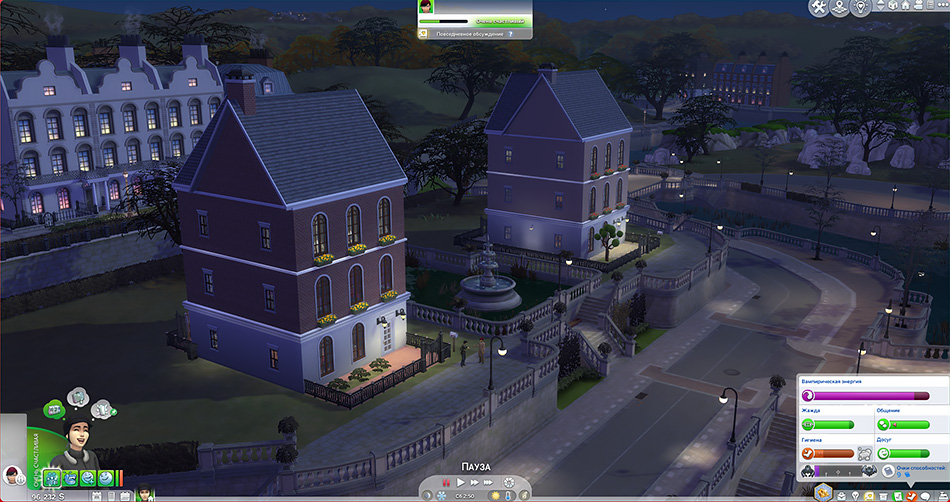Click the green thought bubble whim
The image size is (950, 502).
(x=52, y=409)
